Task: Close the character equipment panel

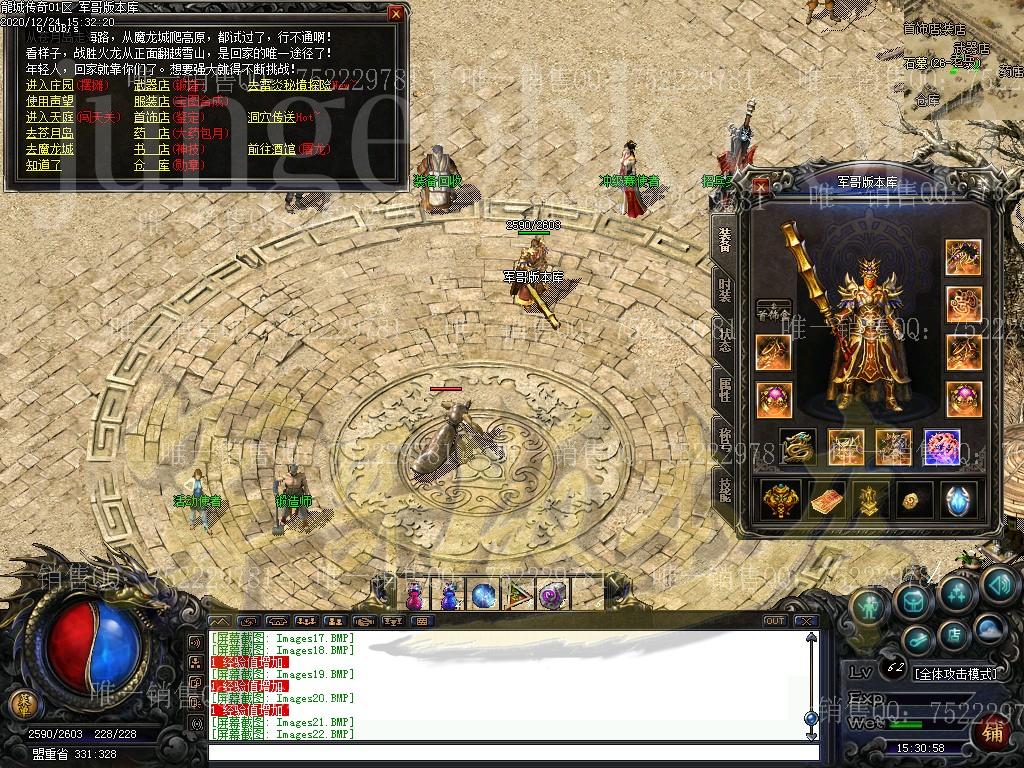Action: point(761,184)
